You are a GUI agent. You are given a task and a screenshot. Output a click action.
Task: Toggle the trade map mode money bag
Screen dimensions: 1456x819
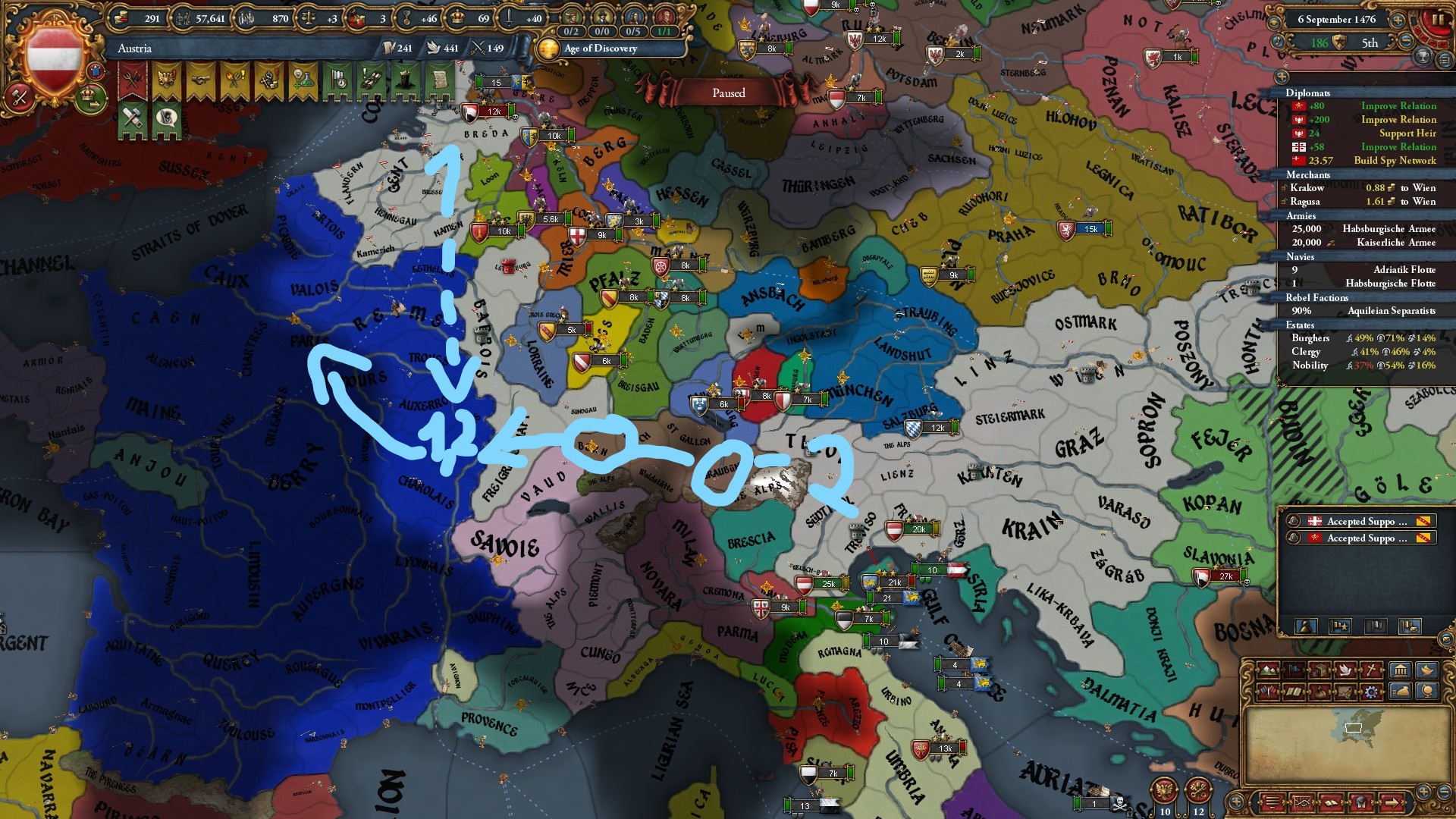(1319, 692)
